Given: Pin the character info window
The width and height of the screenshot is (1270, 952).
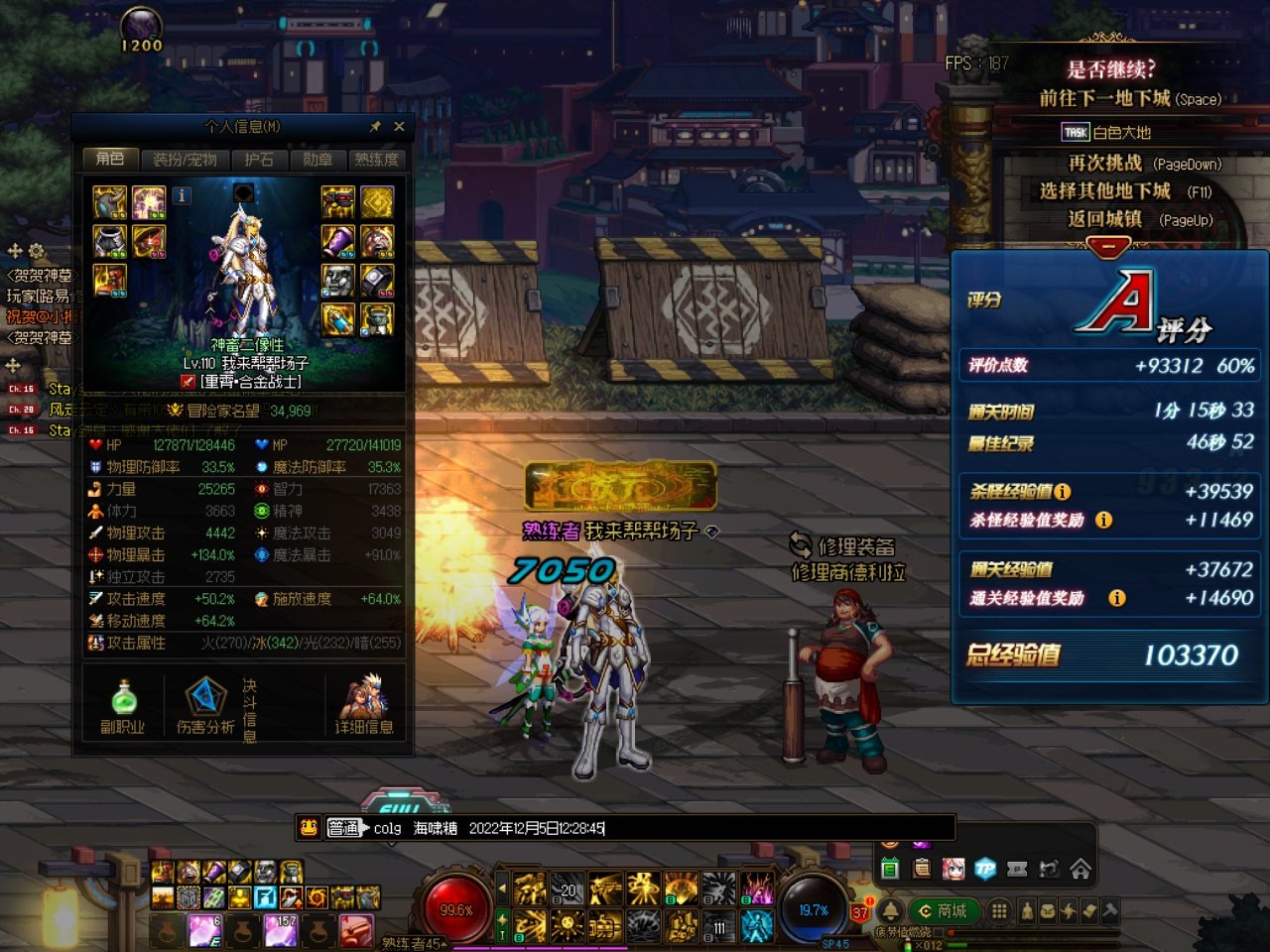Looking at the screenshot, I should tap(375, 127).
